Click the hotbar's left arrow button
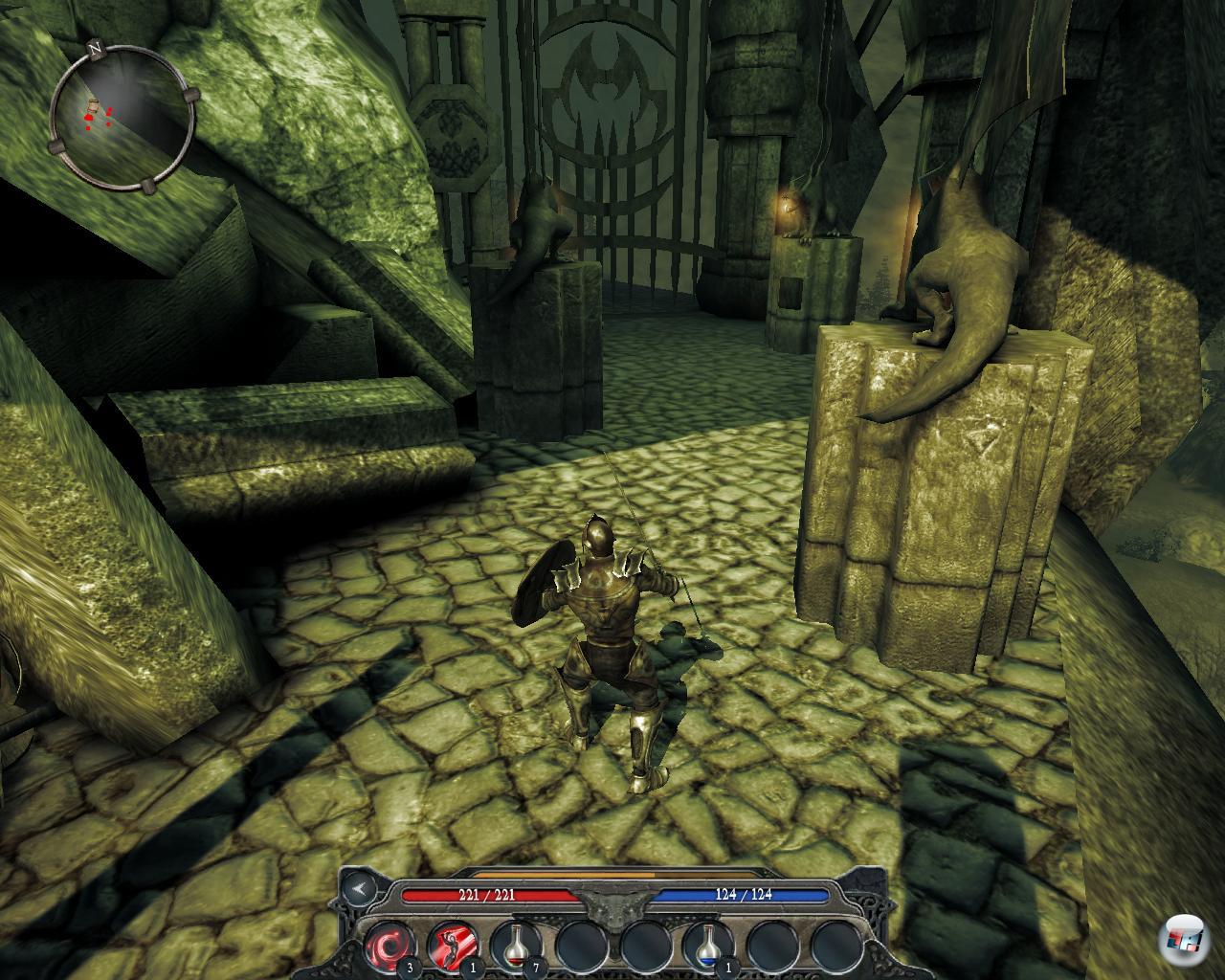Image resolution: width=1225 pixels, height=980 pixels. pos(360,889)
